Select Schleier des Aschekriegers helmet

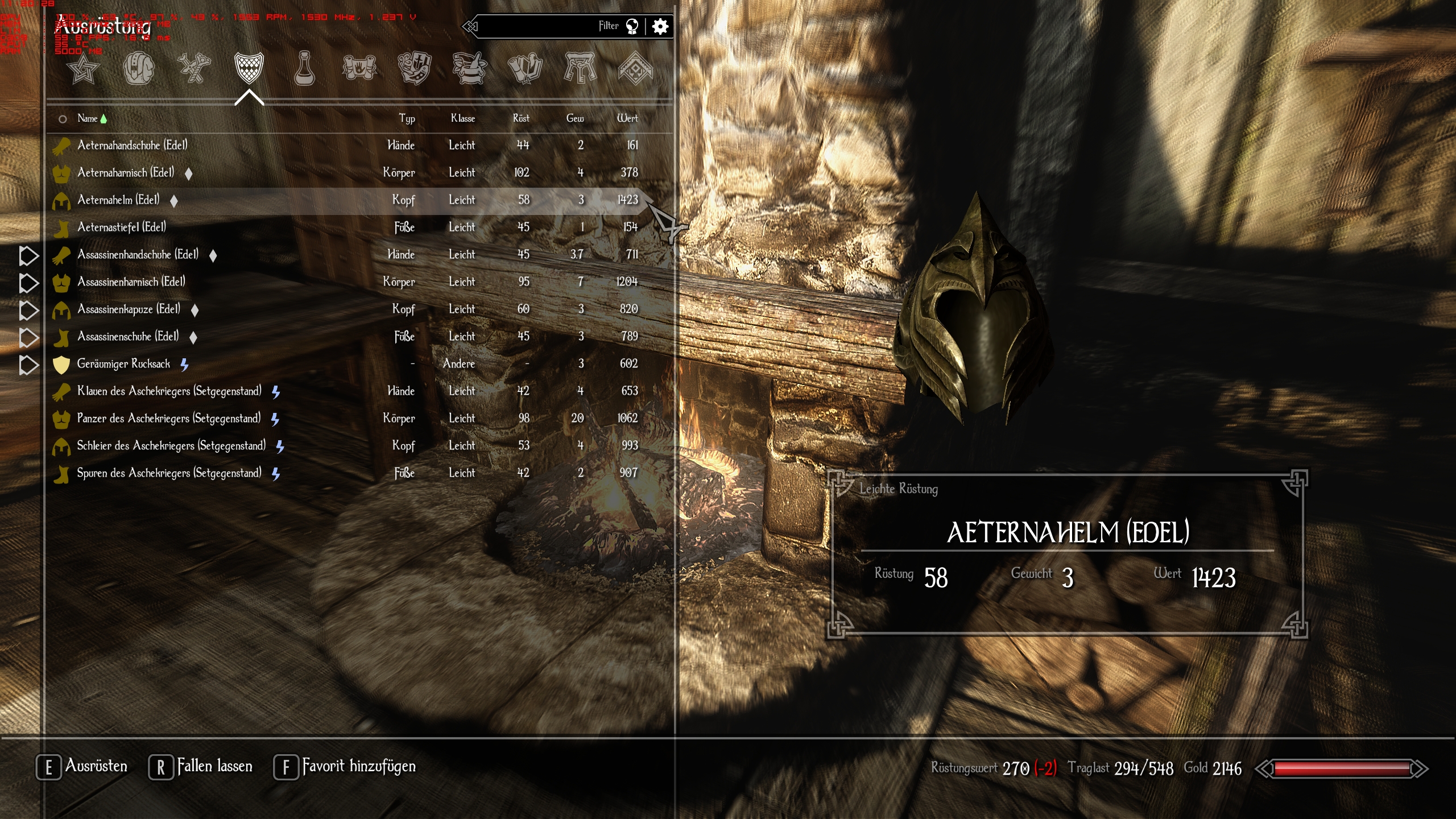click(x=171, y=445)
